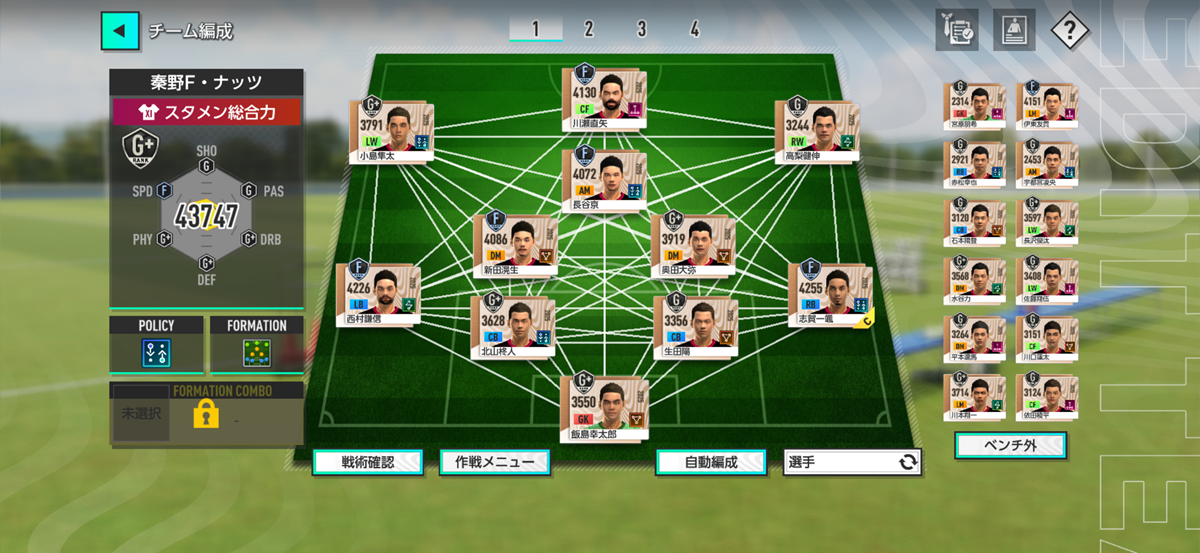Screen dimensions: 1200x553
Task: Open the help question mark icon
Action: tap(1069, 30)
